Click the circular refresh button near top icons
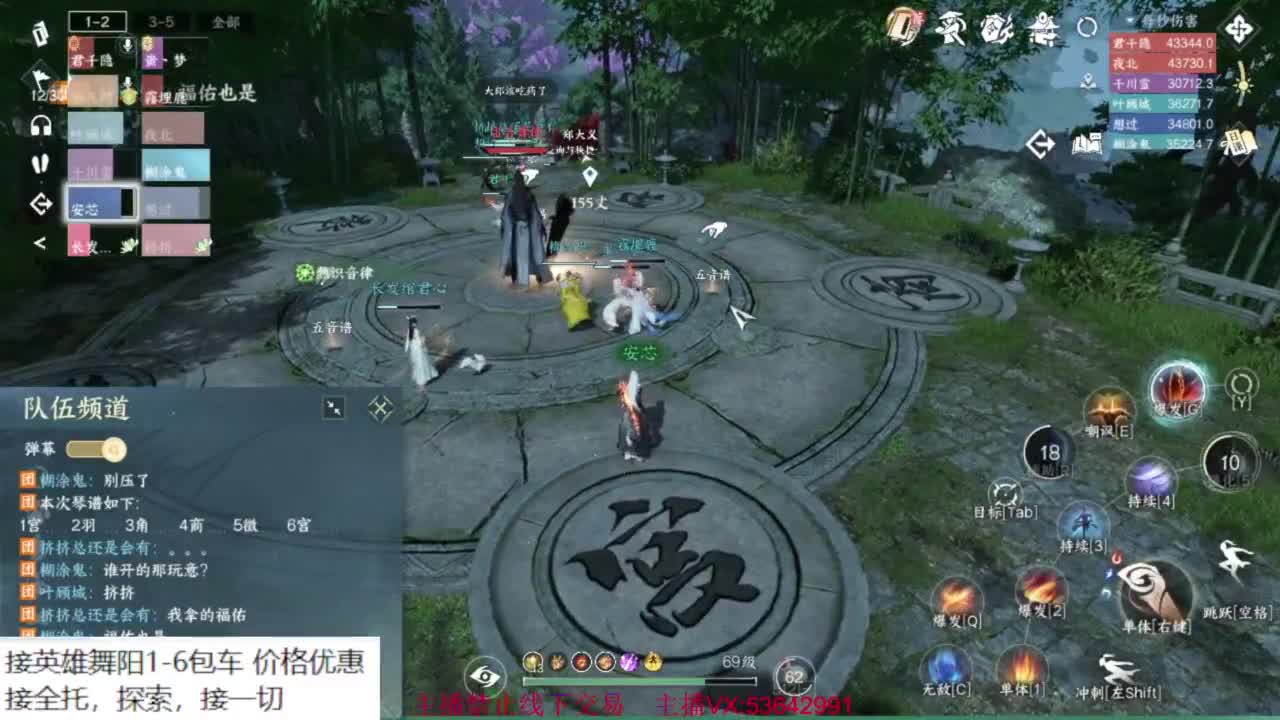The height and width of the screenshot is (720, 1280). [x=1086, y=28]
